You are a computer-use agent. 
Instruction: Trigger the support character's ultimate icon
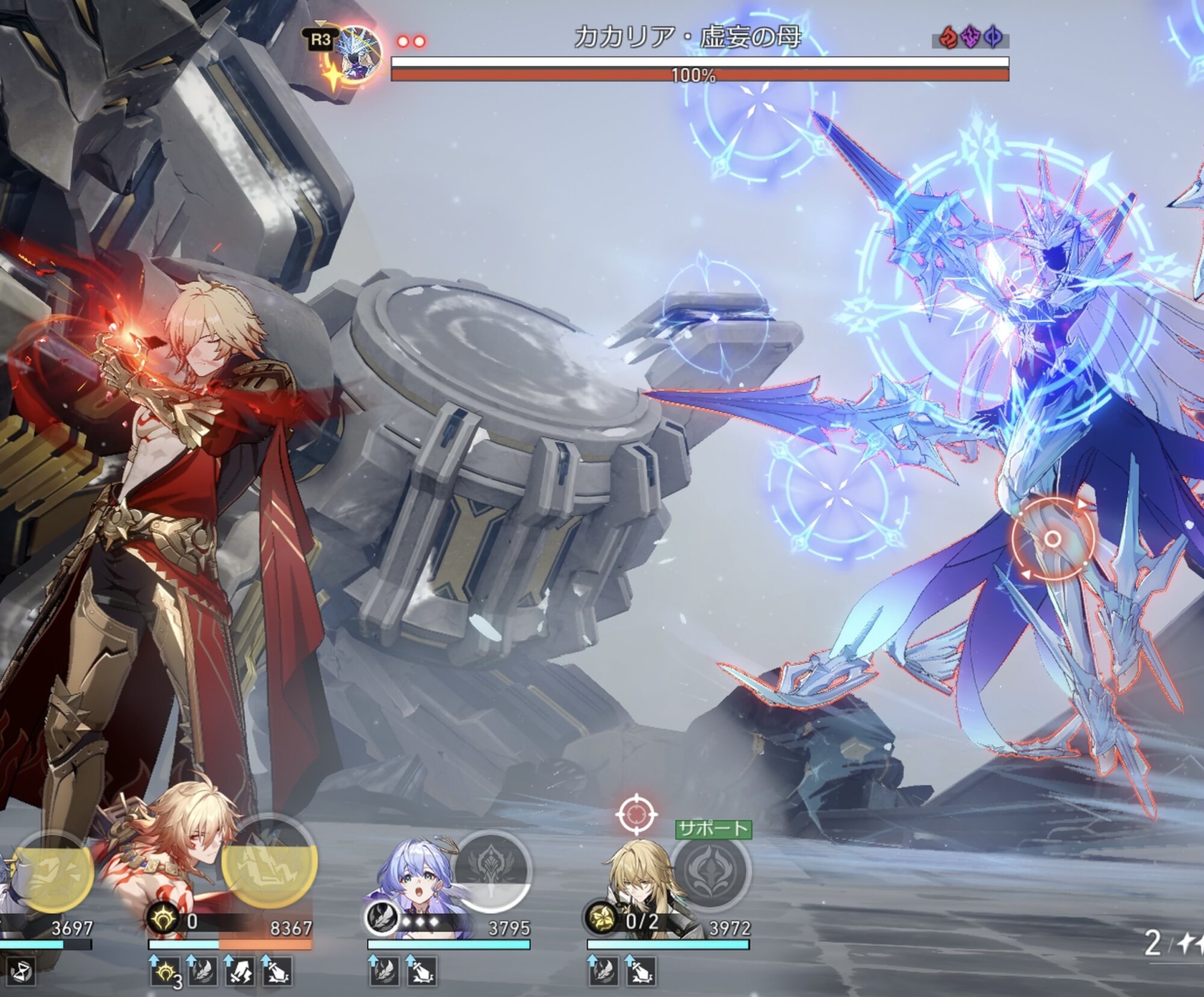[712, 871]
